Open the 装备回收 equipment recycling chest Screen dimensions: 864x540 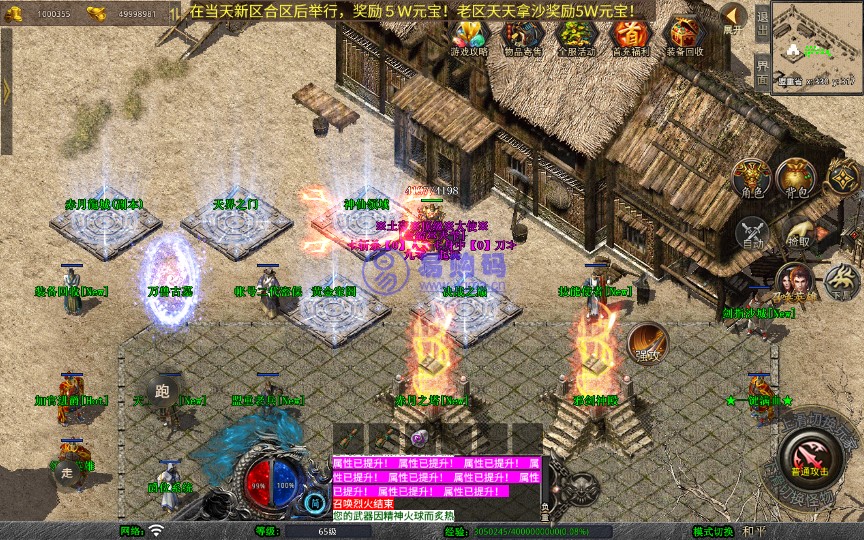pos(684,36)
